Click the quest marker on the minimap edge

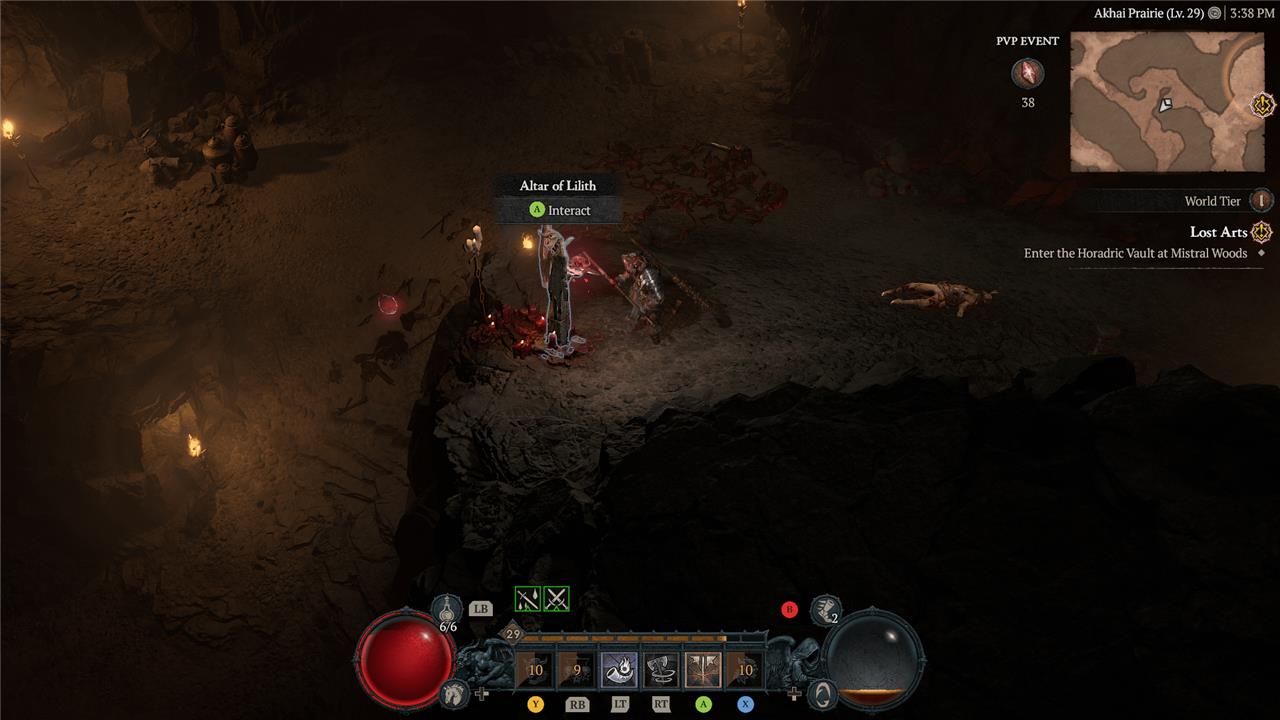pyautogui.click(x=1263, y=104)
